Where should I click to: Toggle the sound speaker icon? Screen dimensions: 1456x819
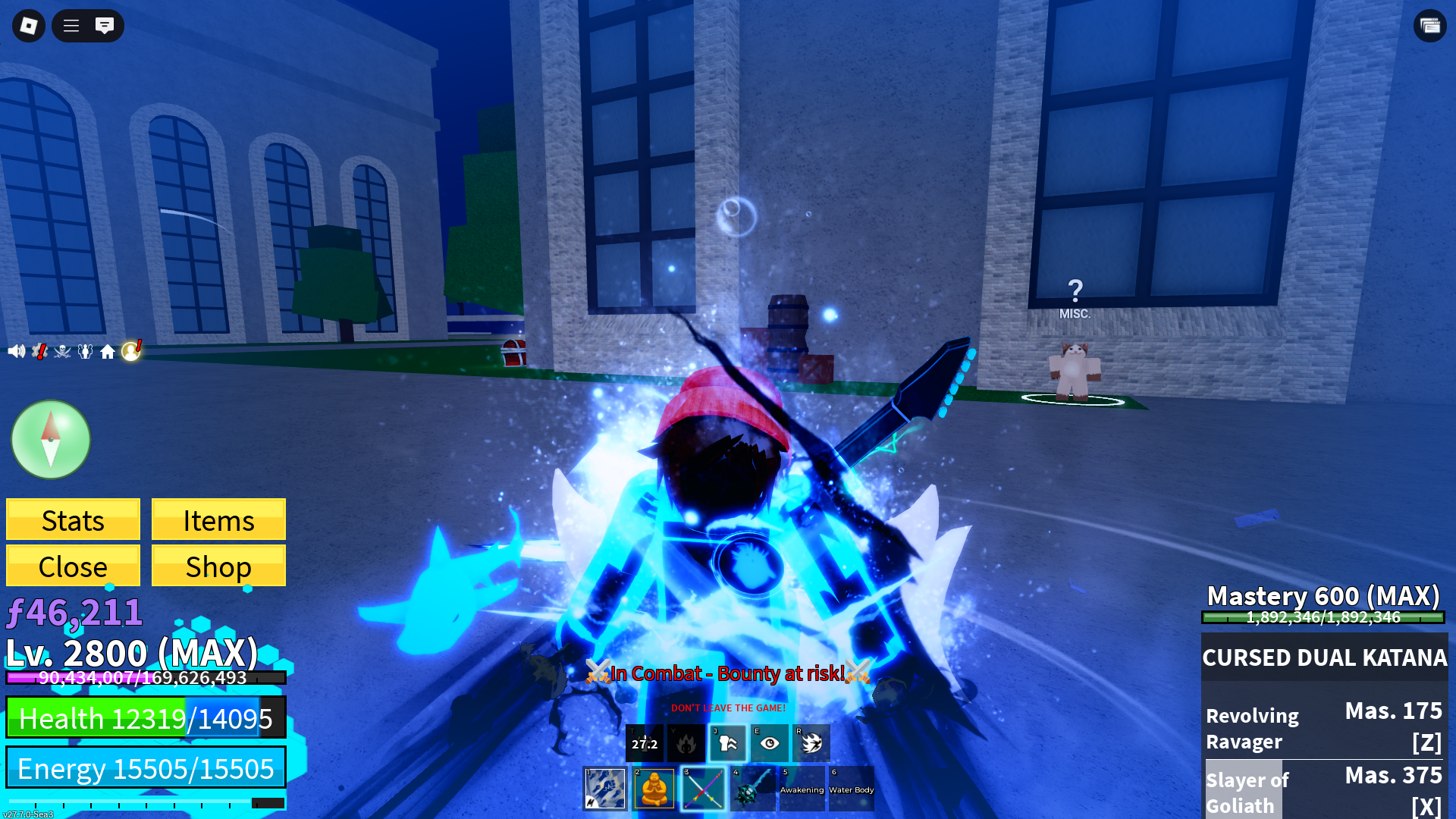(x=16, y=351)
